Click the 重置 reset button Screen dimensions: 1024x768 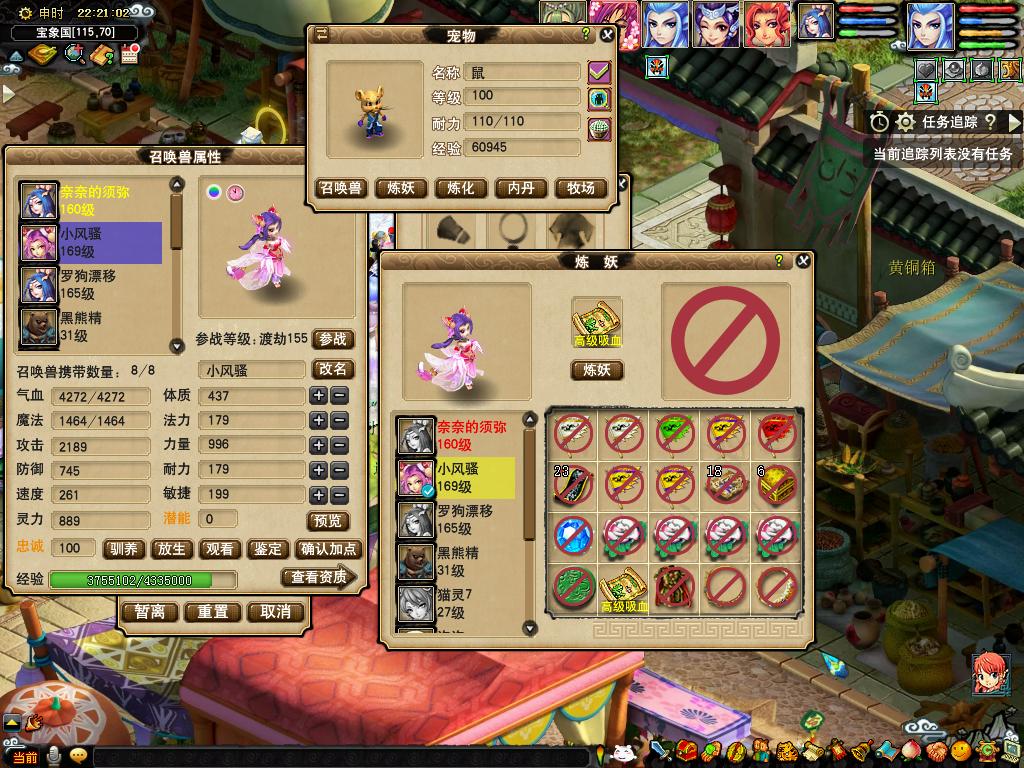coord(213,612)
